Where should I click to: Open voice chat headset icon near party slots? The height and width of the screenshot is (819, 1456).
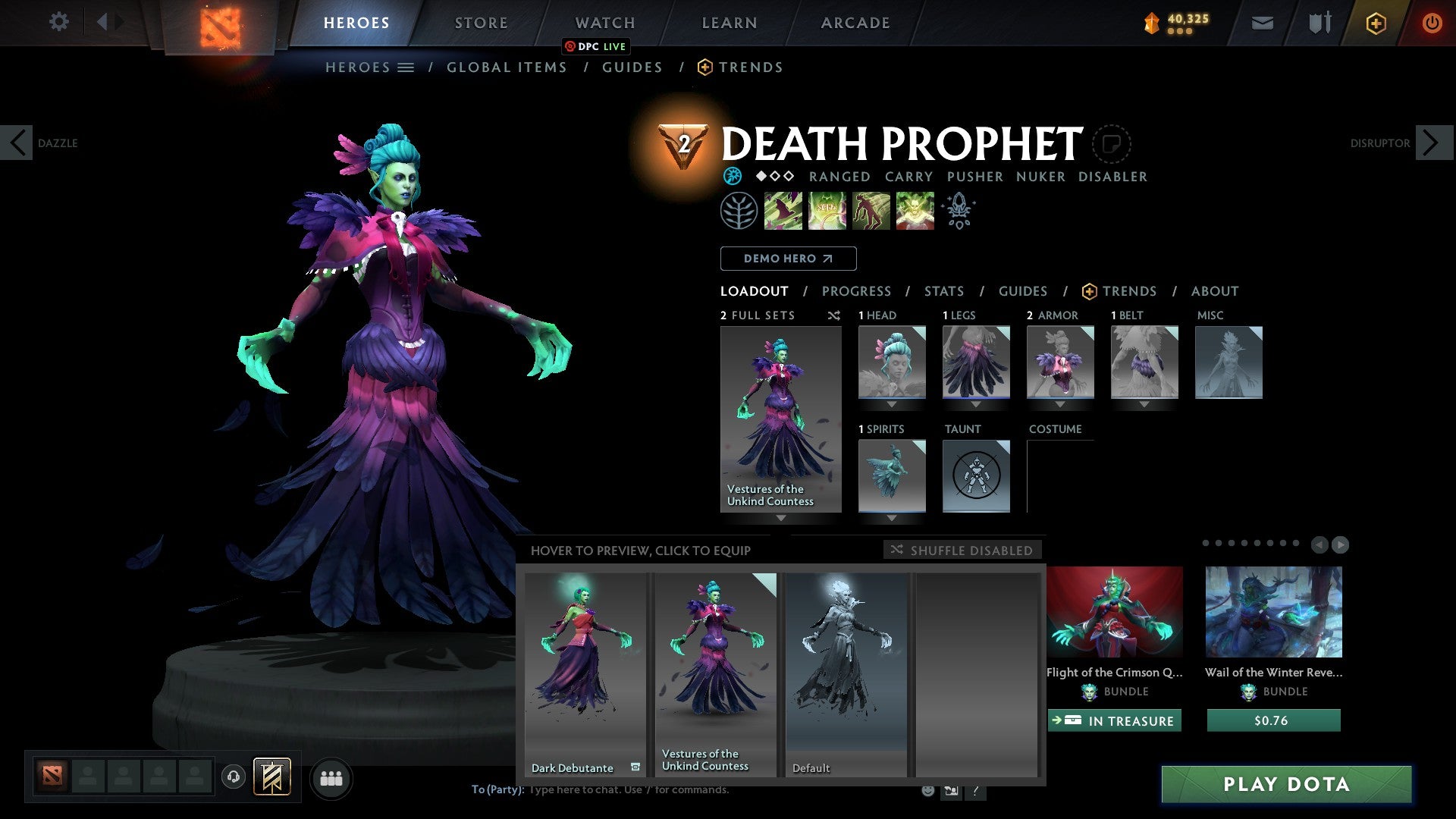coord(234,777)
